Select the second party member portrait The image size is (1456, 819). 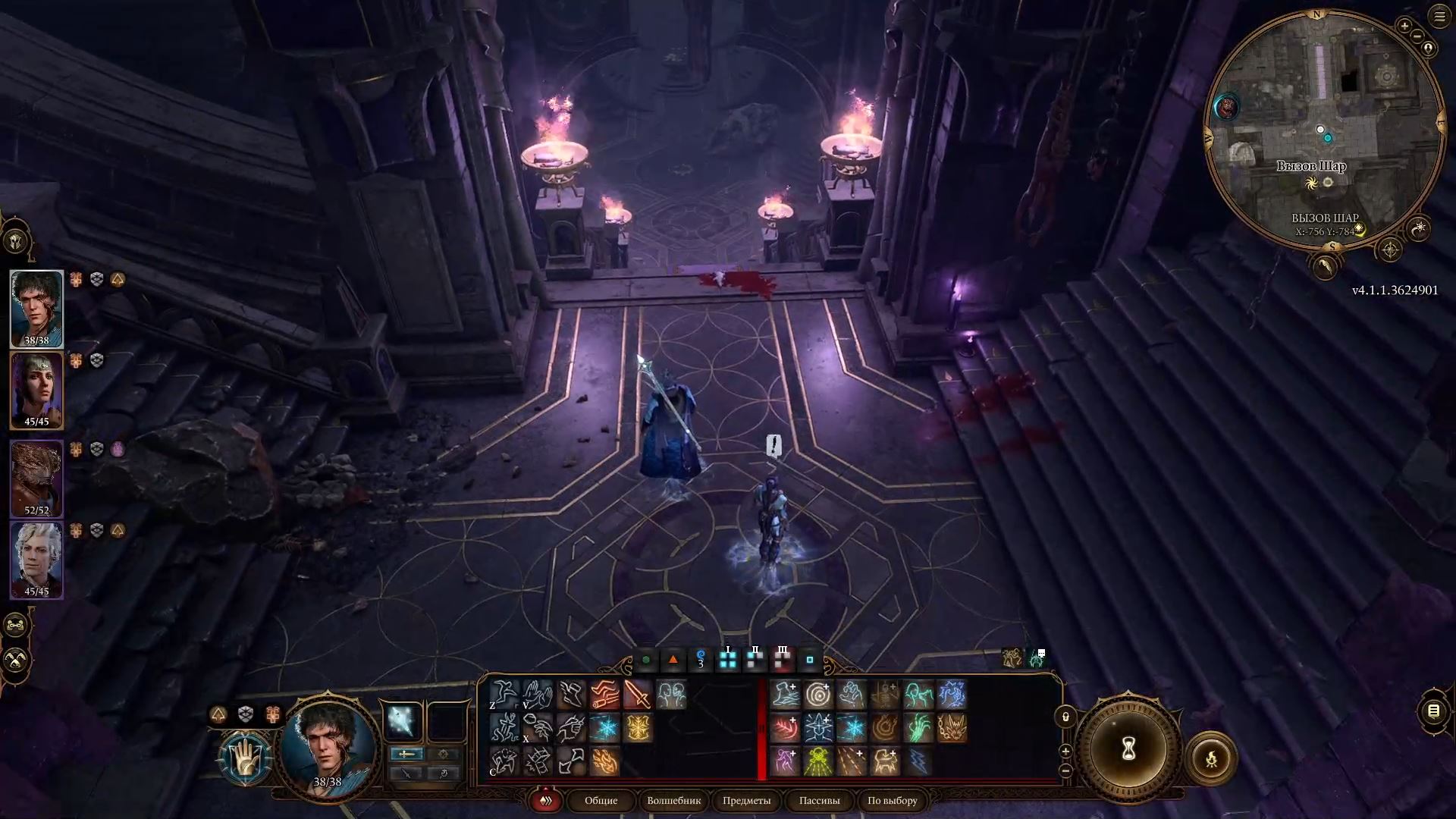coord(36,389)
